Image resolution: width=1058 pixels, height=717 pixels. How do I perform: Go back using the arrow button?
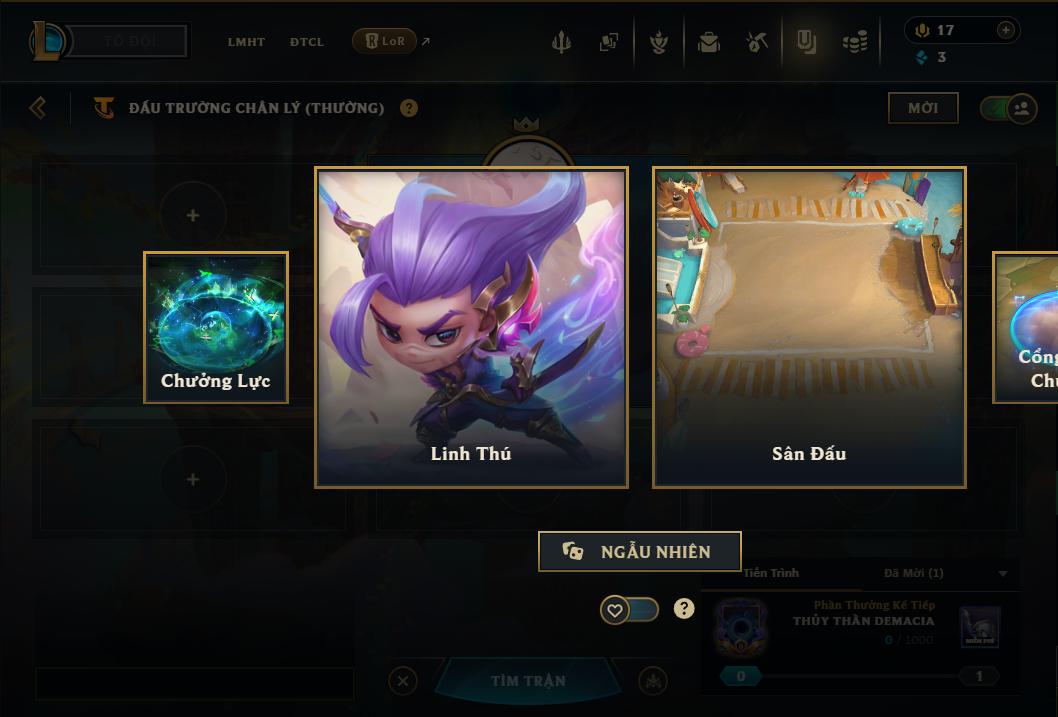click(x=38, y=107)
